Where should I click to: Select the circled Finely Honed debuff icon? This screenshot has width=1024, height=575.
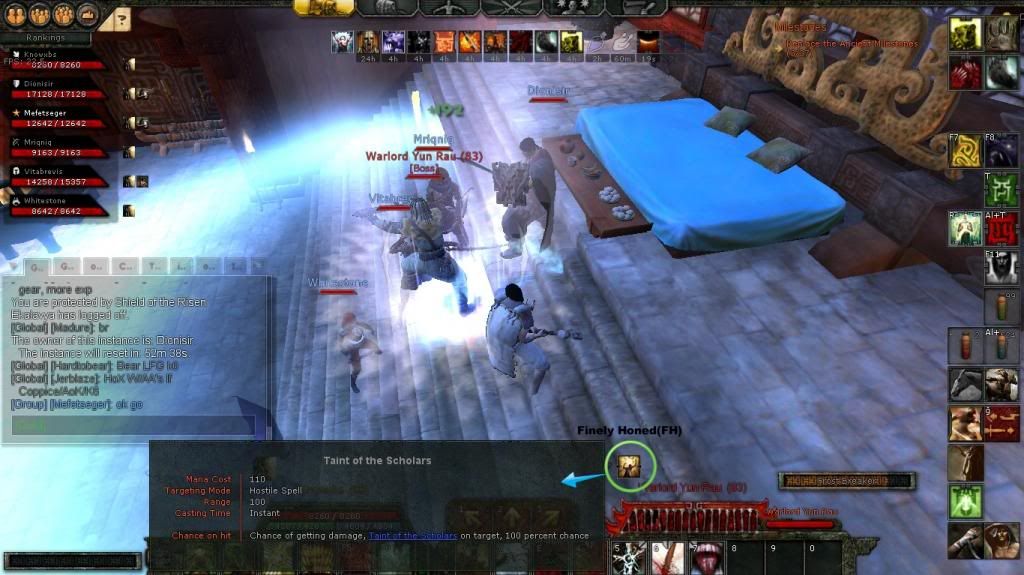630,465
